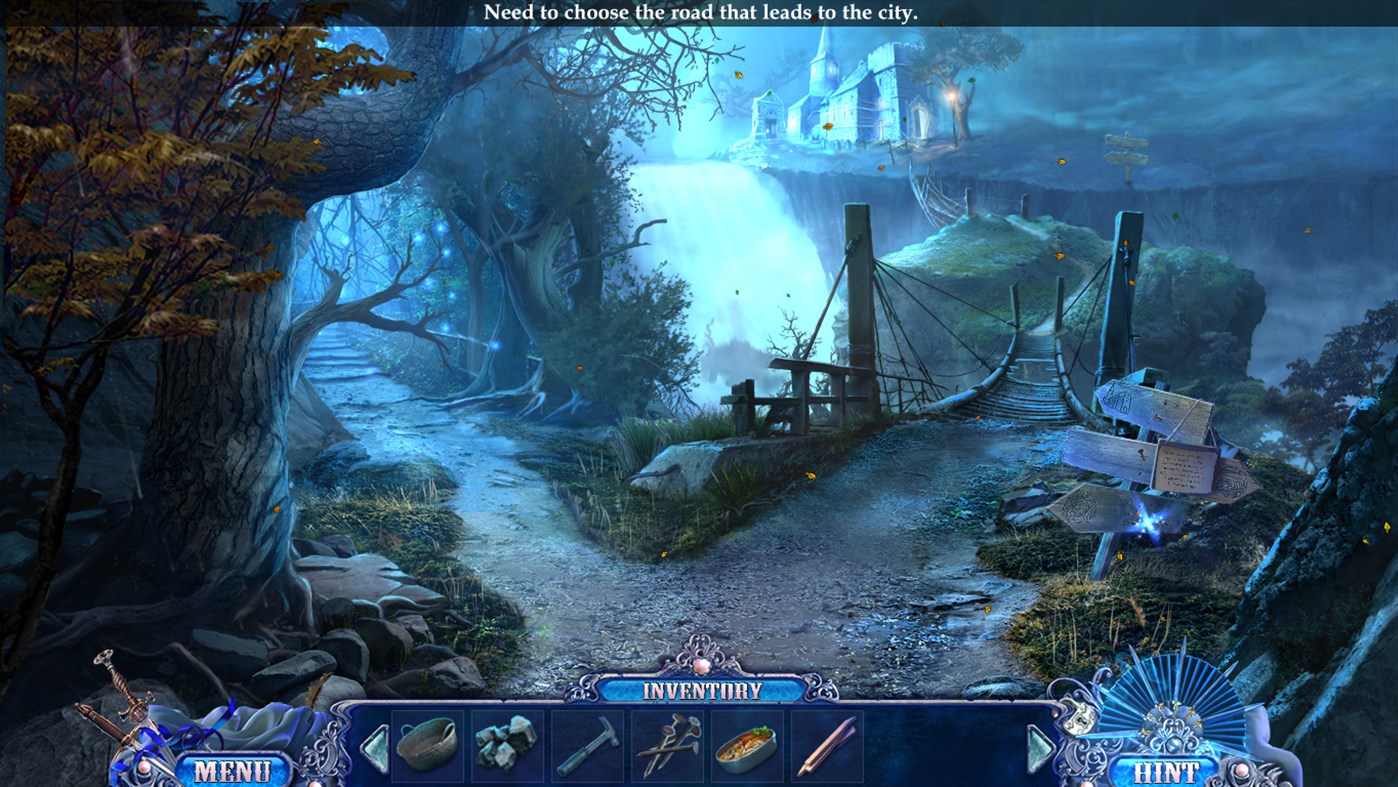The height and width of the screenshot is (787, 1398).
Task: Click the objective text about choosing the road
Action: click(x=699, y=13)
